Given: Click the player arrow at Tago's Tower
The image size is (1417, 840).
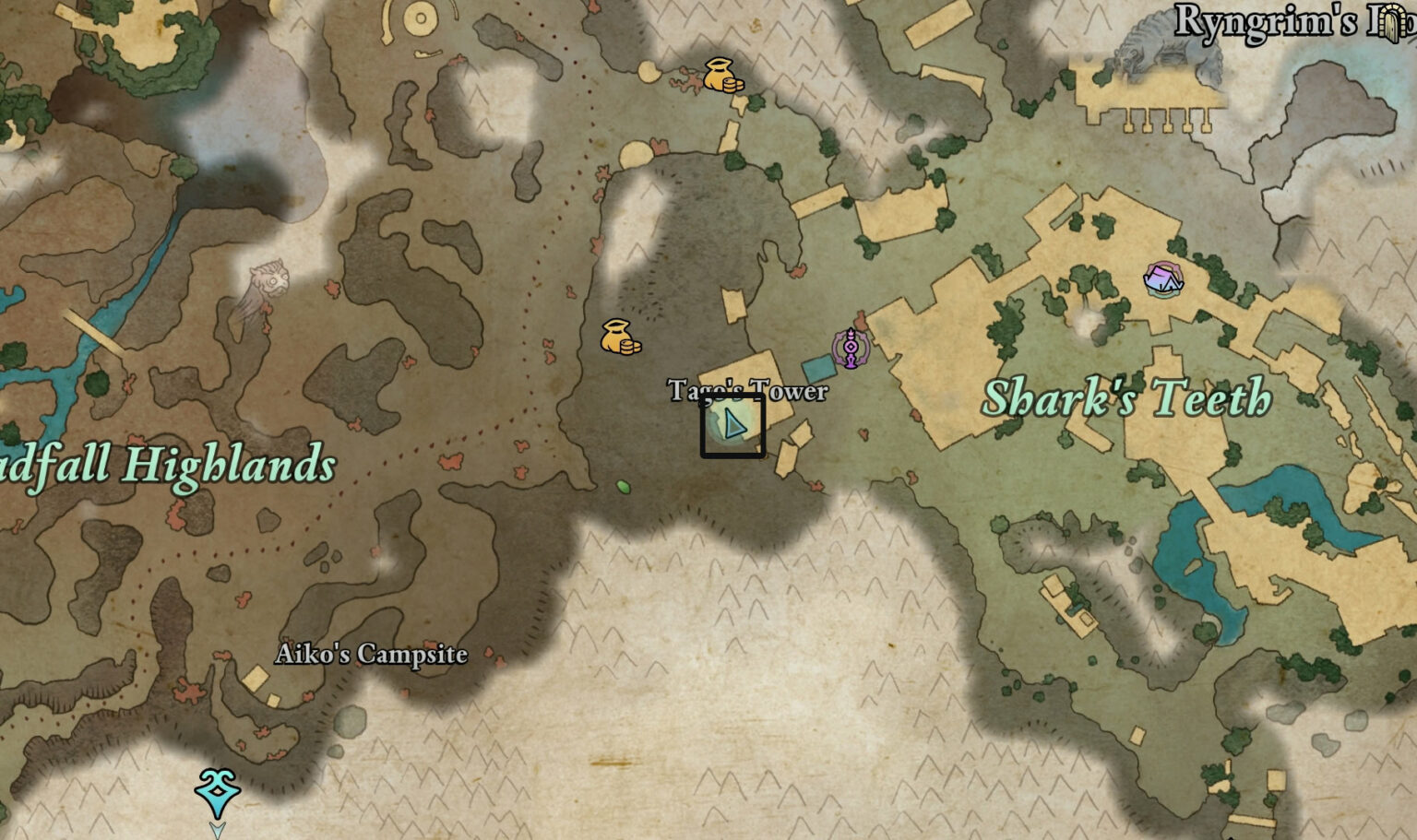Looking at the screenshot, I should [733, 424].
